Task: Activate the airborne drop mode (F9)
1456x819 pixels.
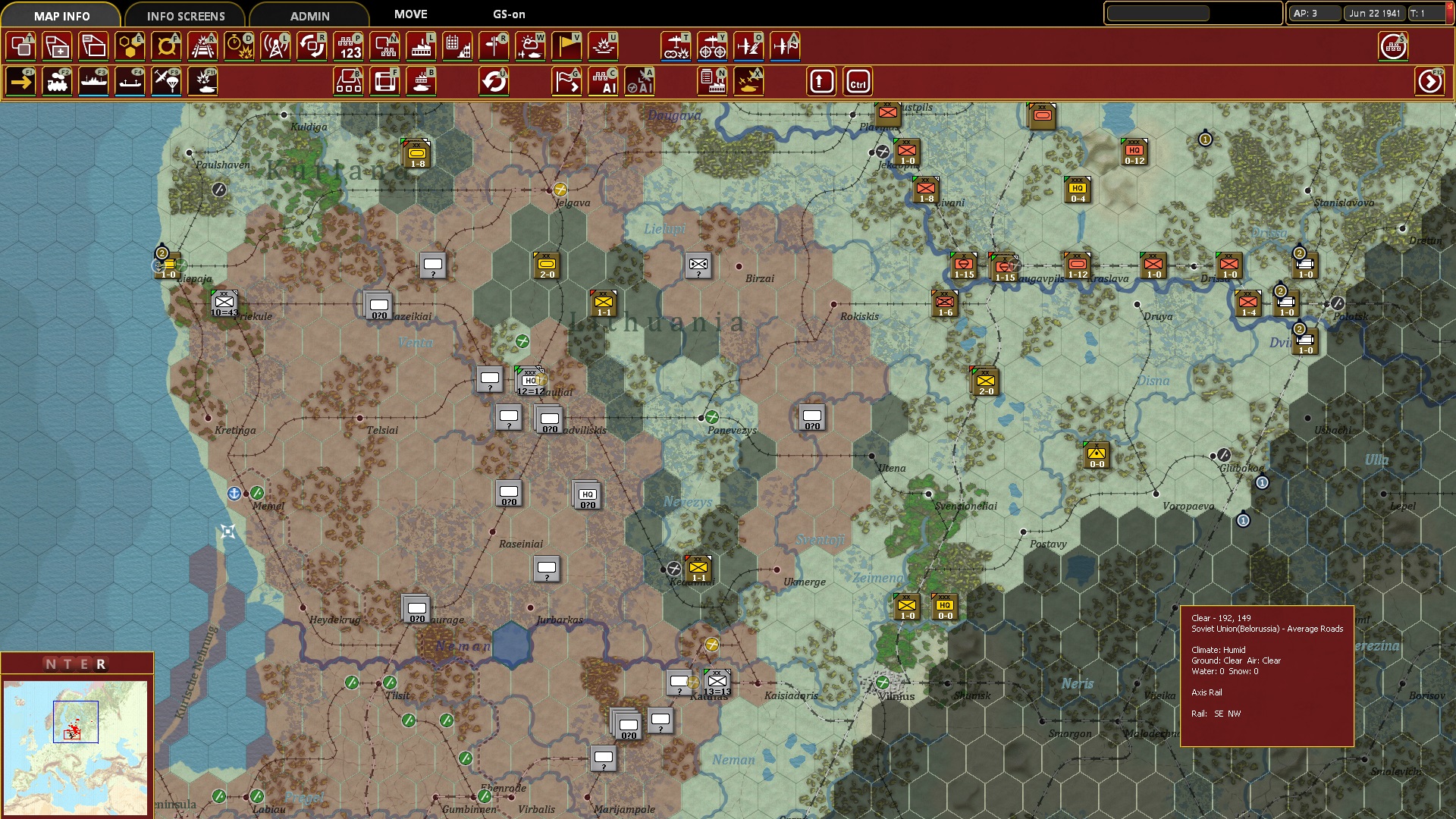Action: 166,81
